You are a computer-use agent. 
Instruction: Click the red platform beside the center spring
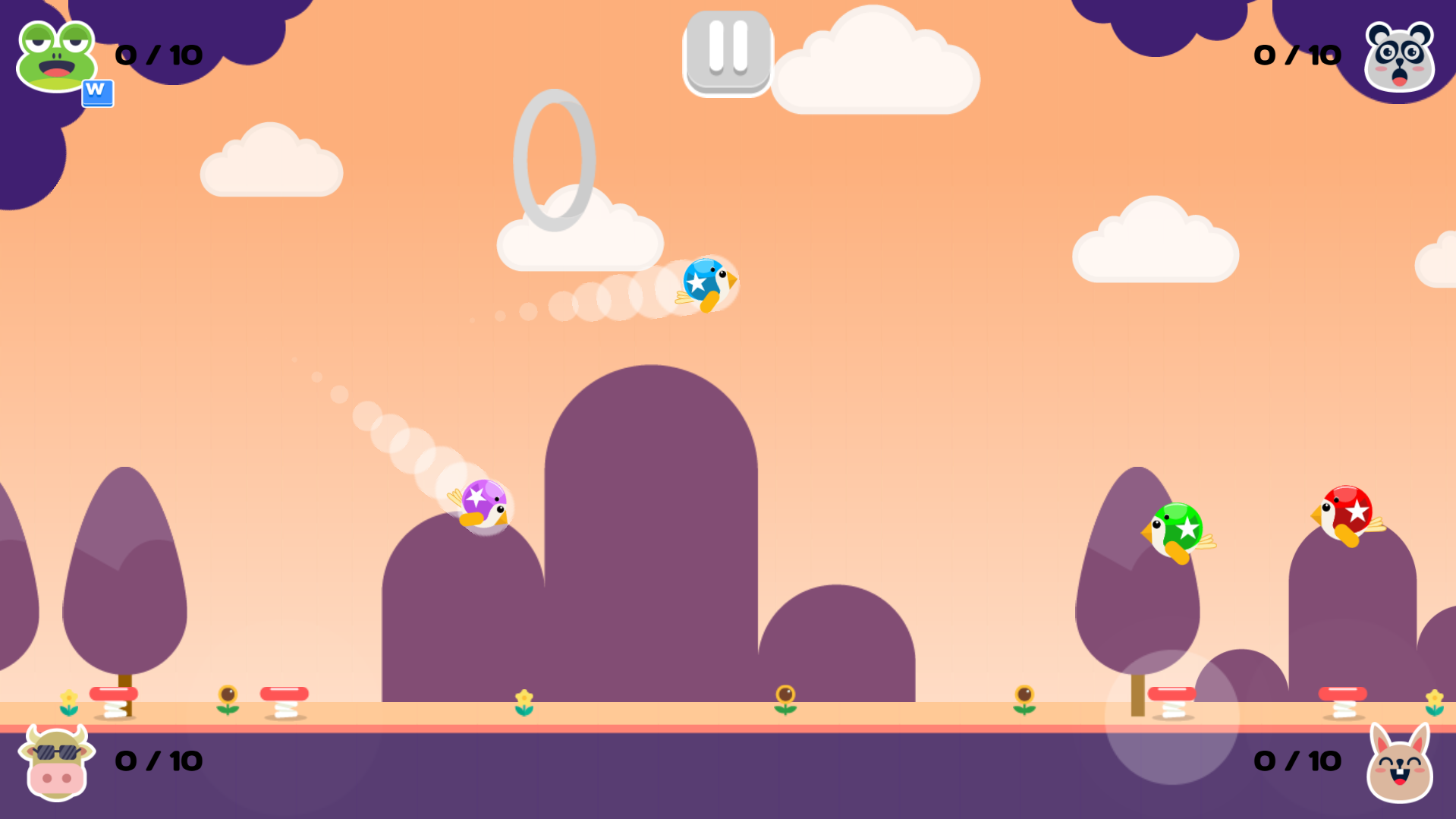point(285,691)
